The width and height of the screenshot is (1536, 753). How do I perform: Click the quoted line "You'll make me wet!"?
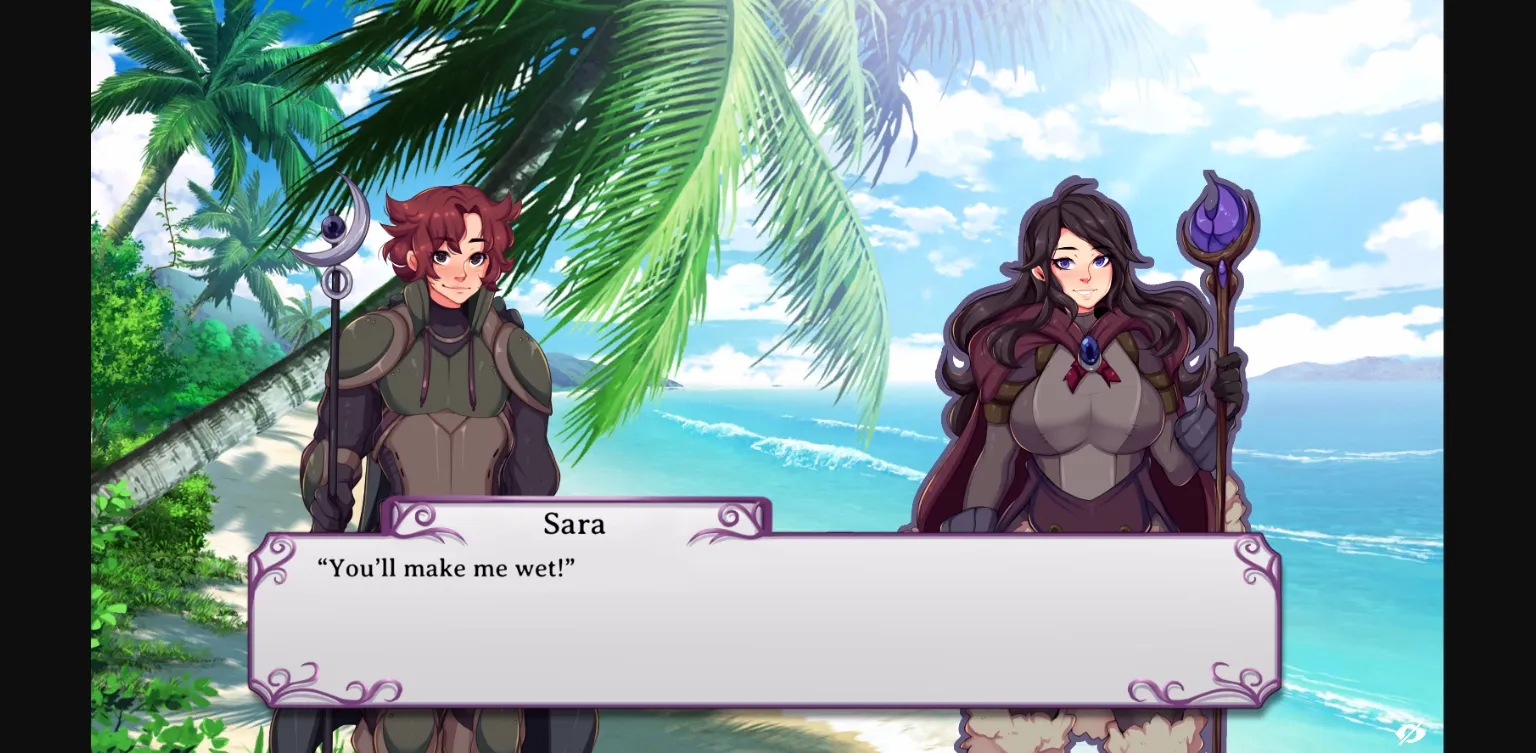pos(447,568)
